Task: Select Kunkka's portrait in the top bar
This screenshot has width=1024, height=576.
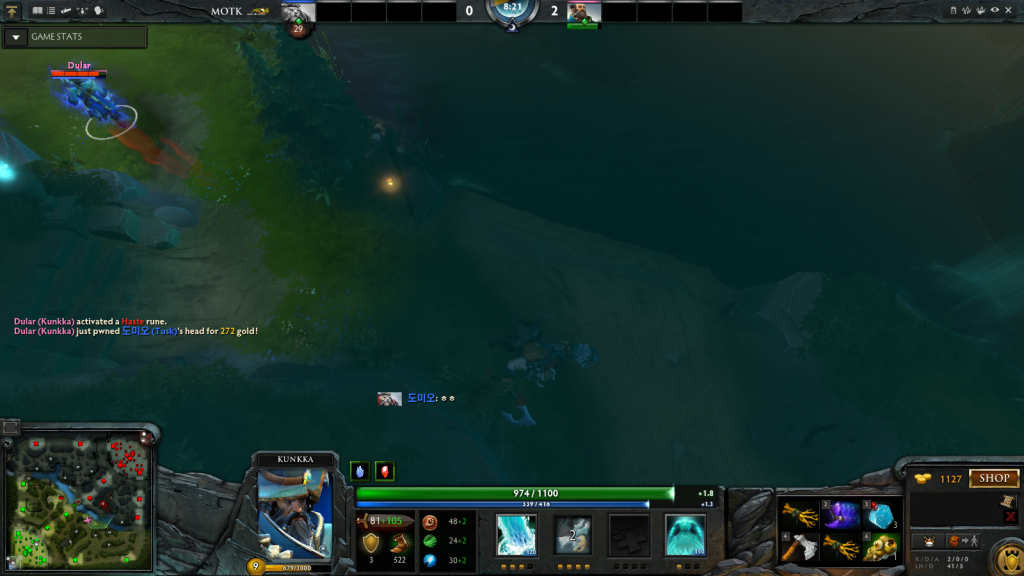Action: [x=583, y=11]
